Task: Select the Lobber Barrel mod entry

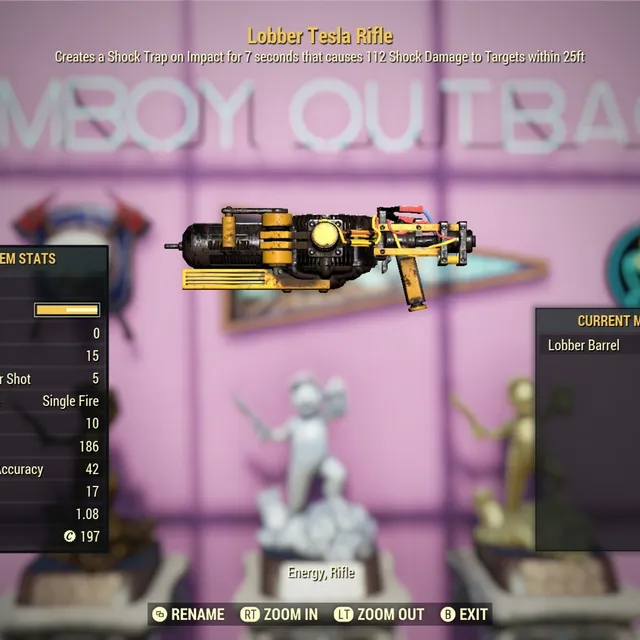Action: (585, 345)
